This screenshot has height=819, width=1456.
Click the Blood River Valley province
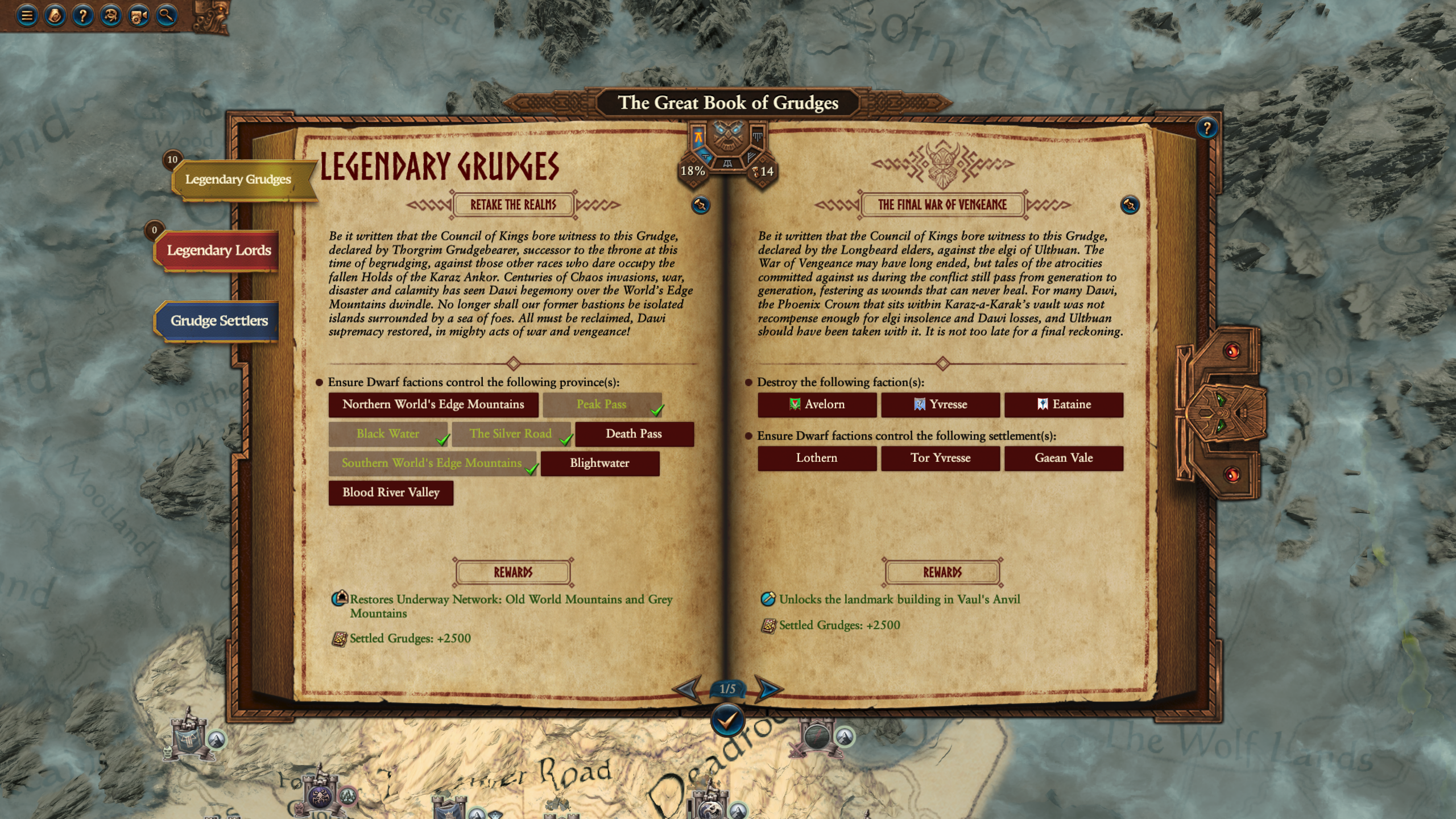point(391,493)
